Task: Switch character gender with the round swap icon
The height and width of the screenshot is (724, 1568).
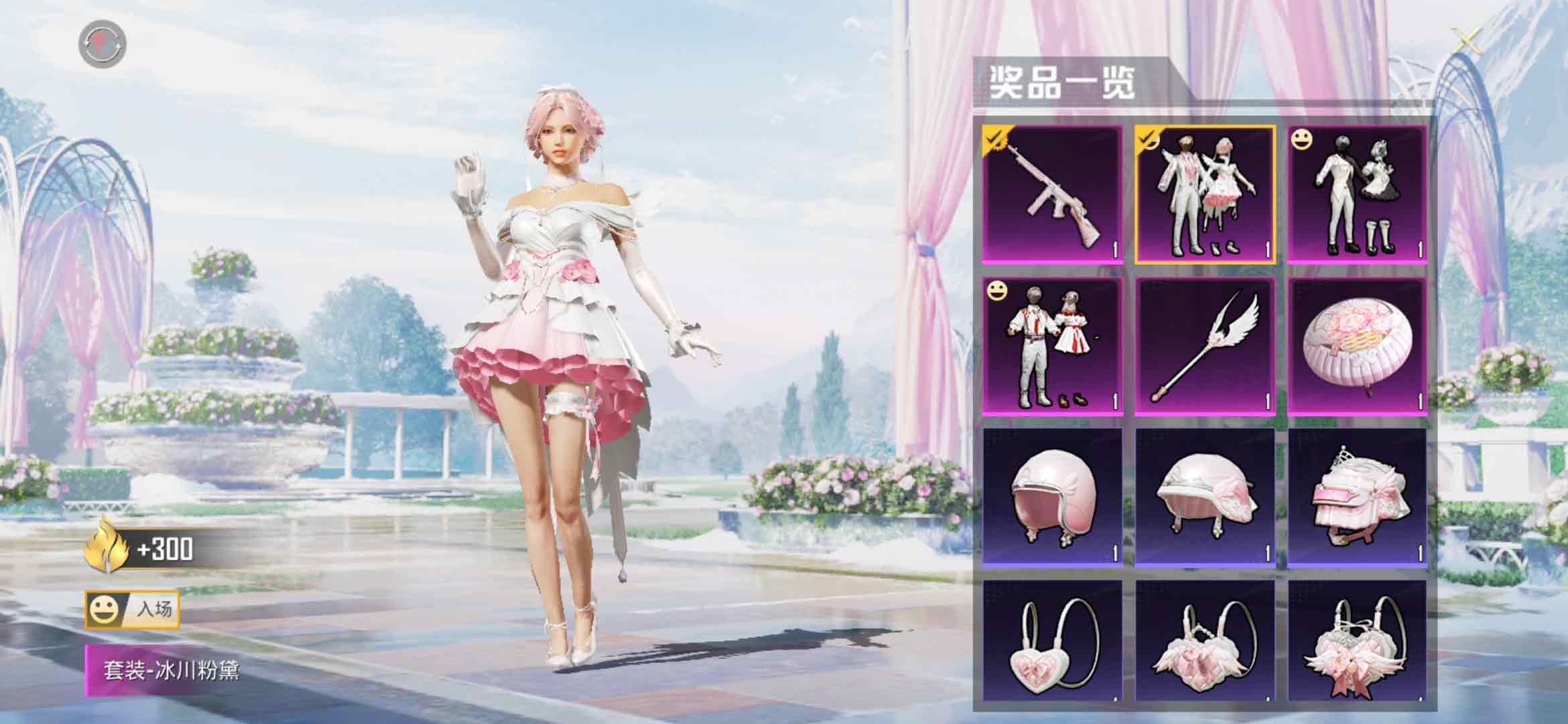Action: tap(103, 44)
